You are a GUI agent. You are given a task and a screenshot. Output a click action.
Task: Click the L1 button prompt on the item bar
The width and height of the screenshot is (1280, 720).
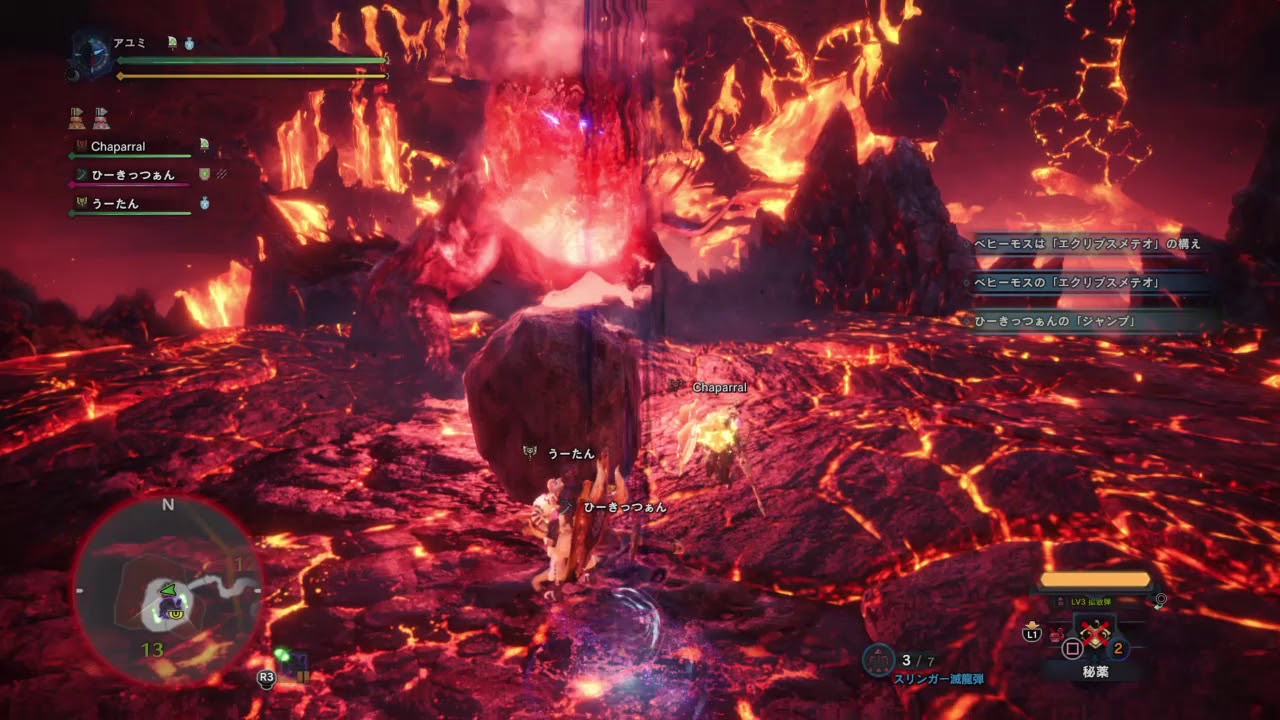[x=1031, y=635]
